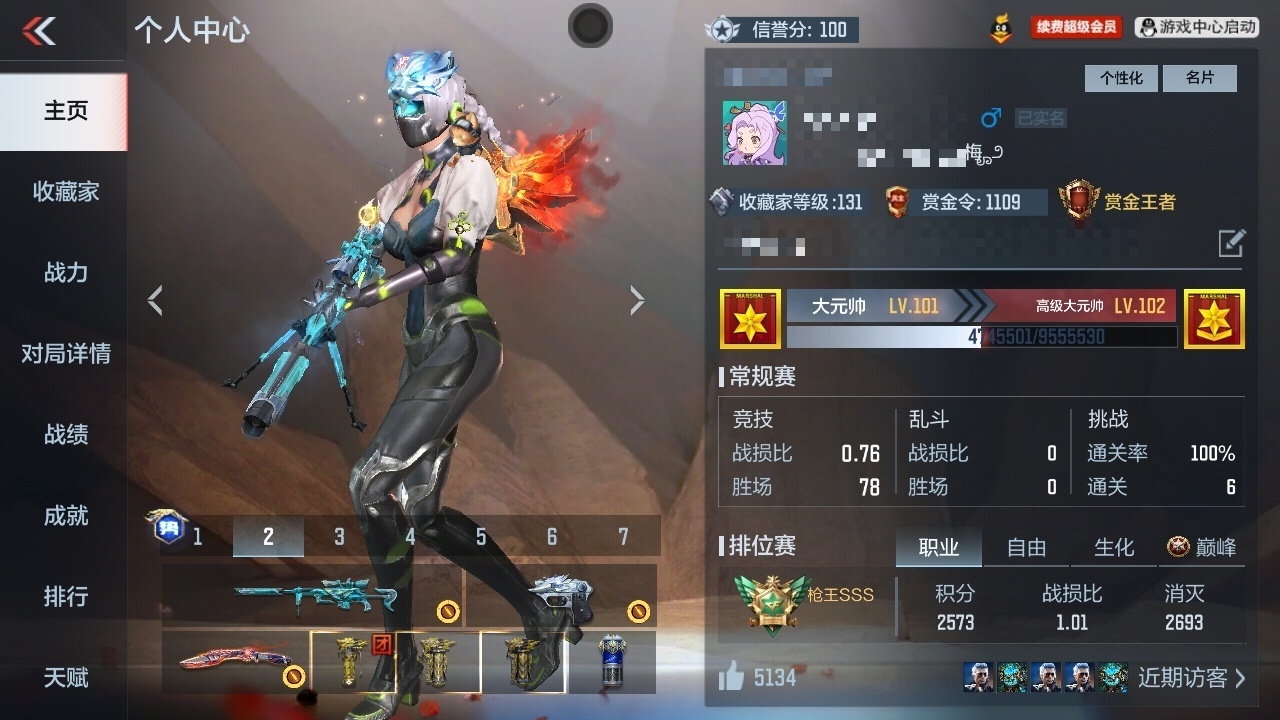Open 近期访客 recent visitors list

[x=1191, y=678]
